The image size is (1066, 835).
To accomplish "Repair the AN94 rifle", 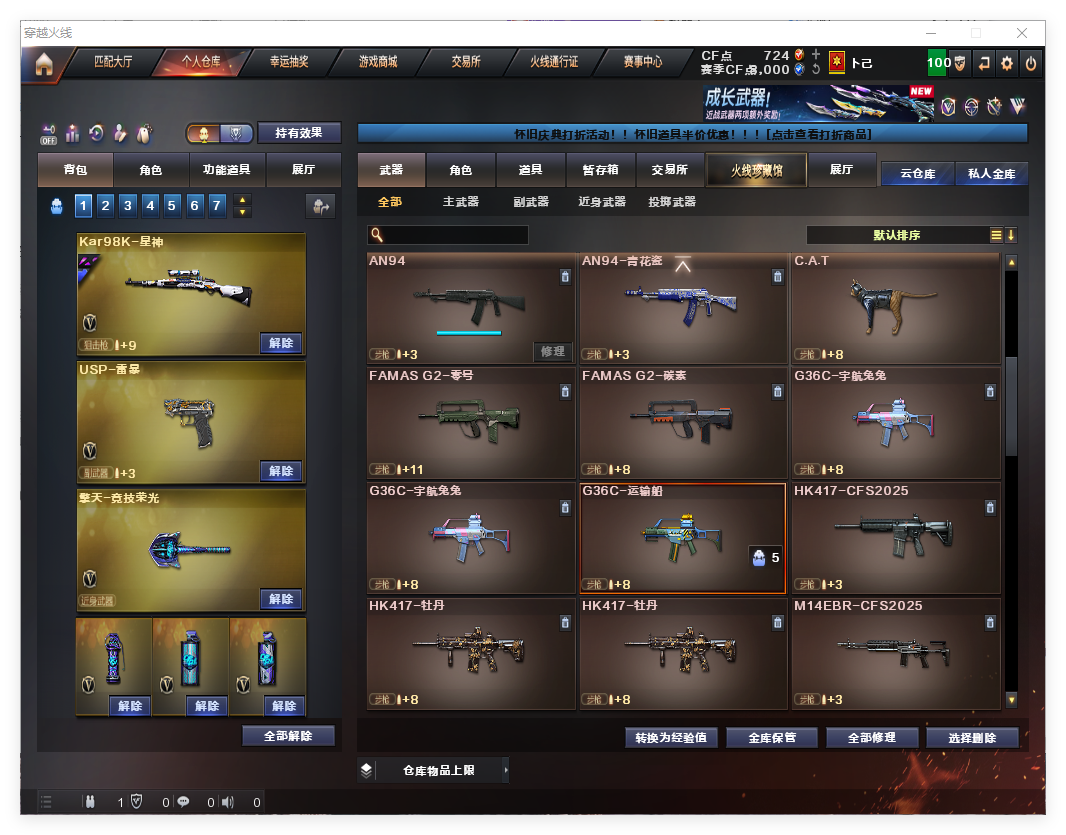I will click(553, 351).
